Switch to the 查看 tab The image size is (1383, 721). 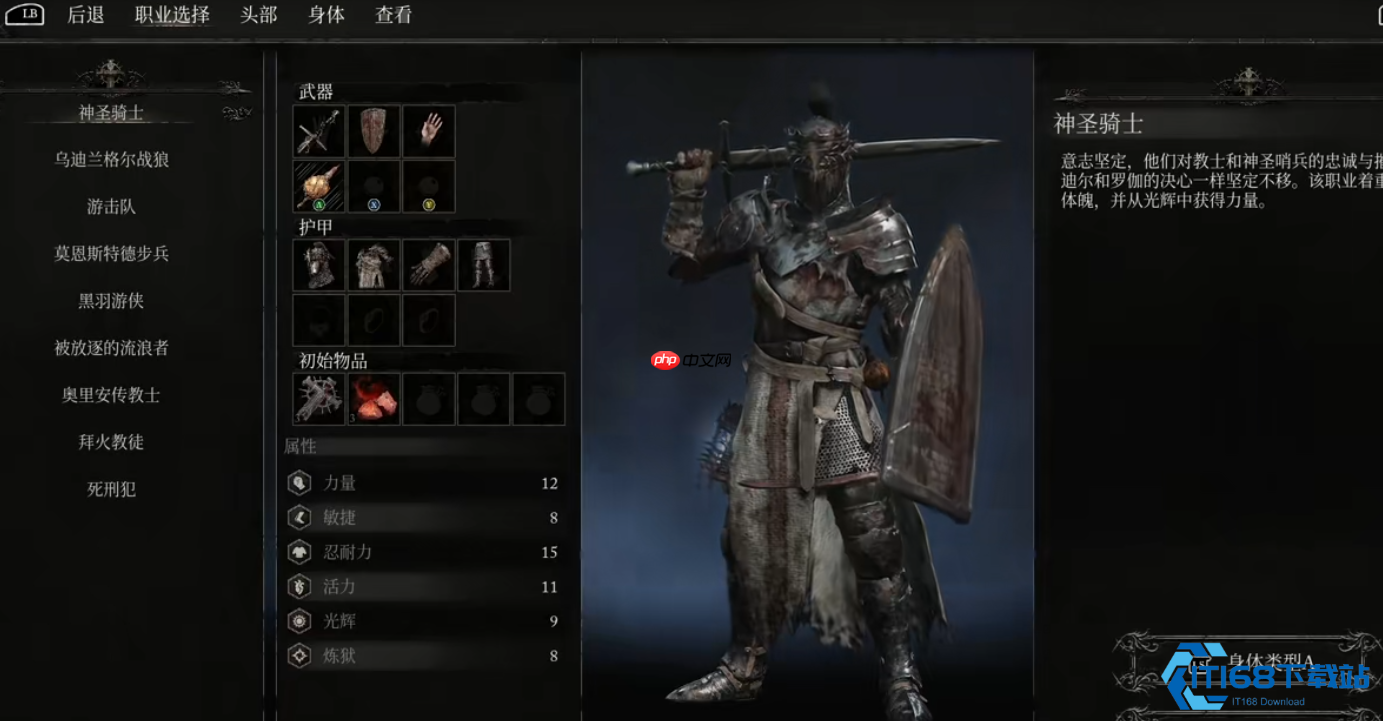click(x=393, y=15)
